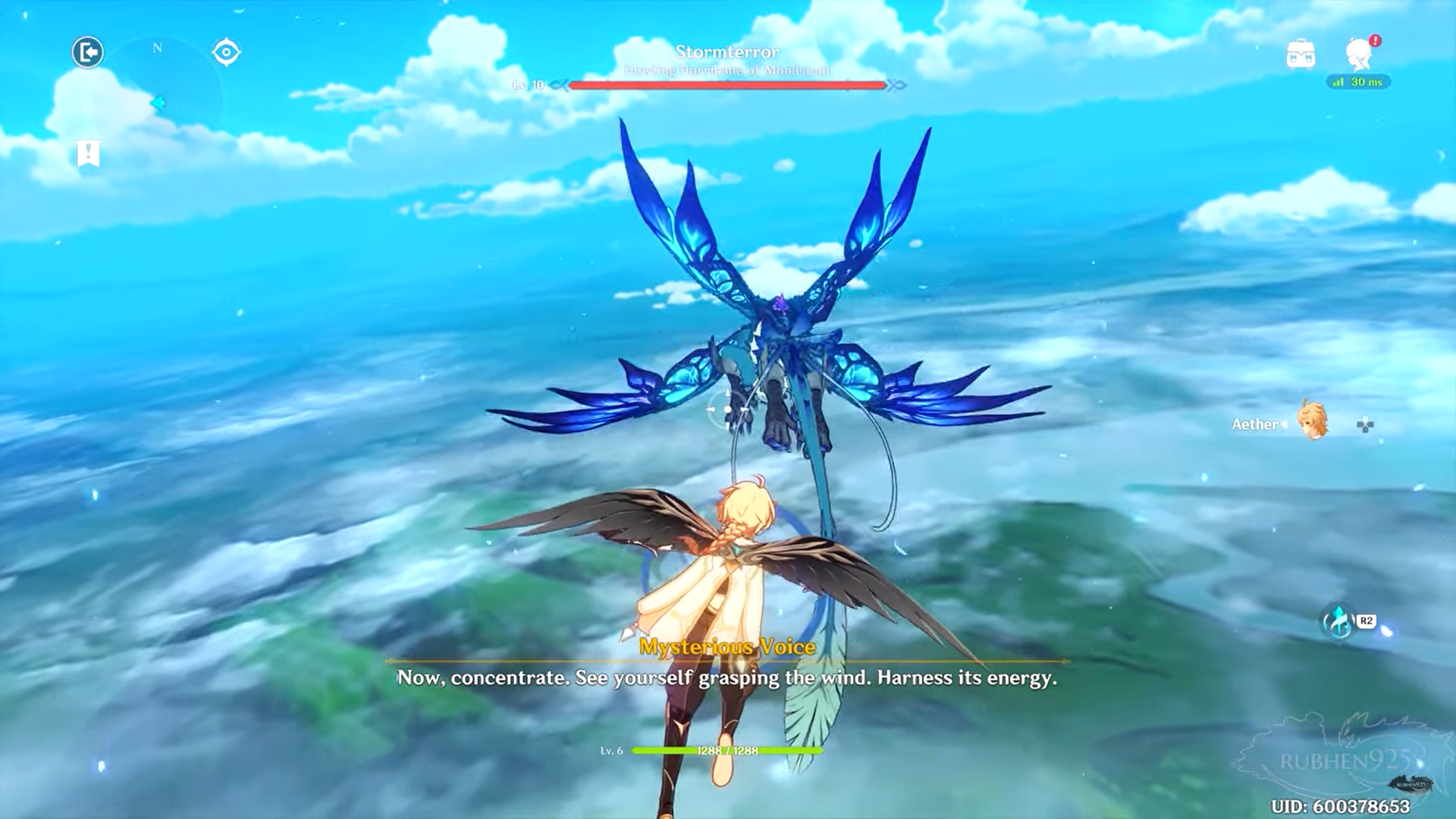This screenshot has height=819, width=1456.
Task: Activate the eye-shaped elemental sight icon
Action: [226, 52]
